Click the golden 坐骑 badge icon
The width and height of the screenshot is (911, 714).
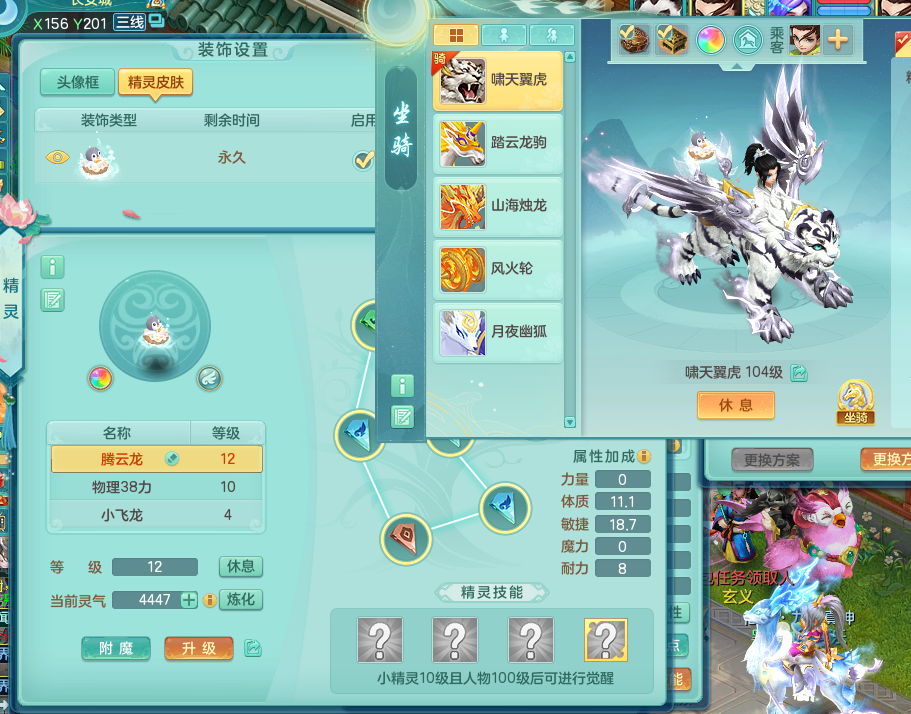tap(854, 403)
